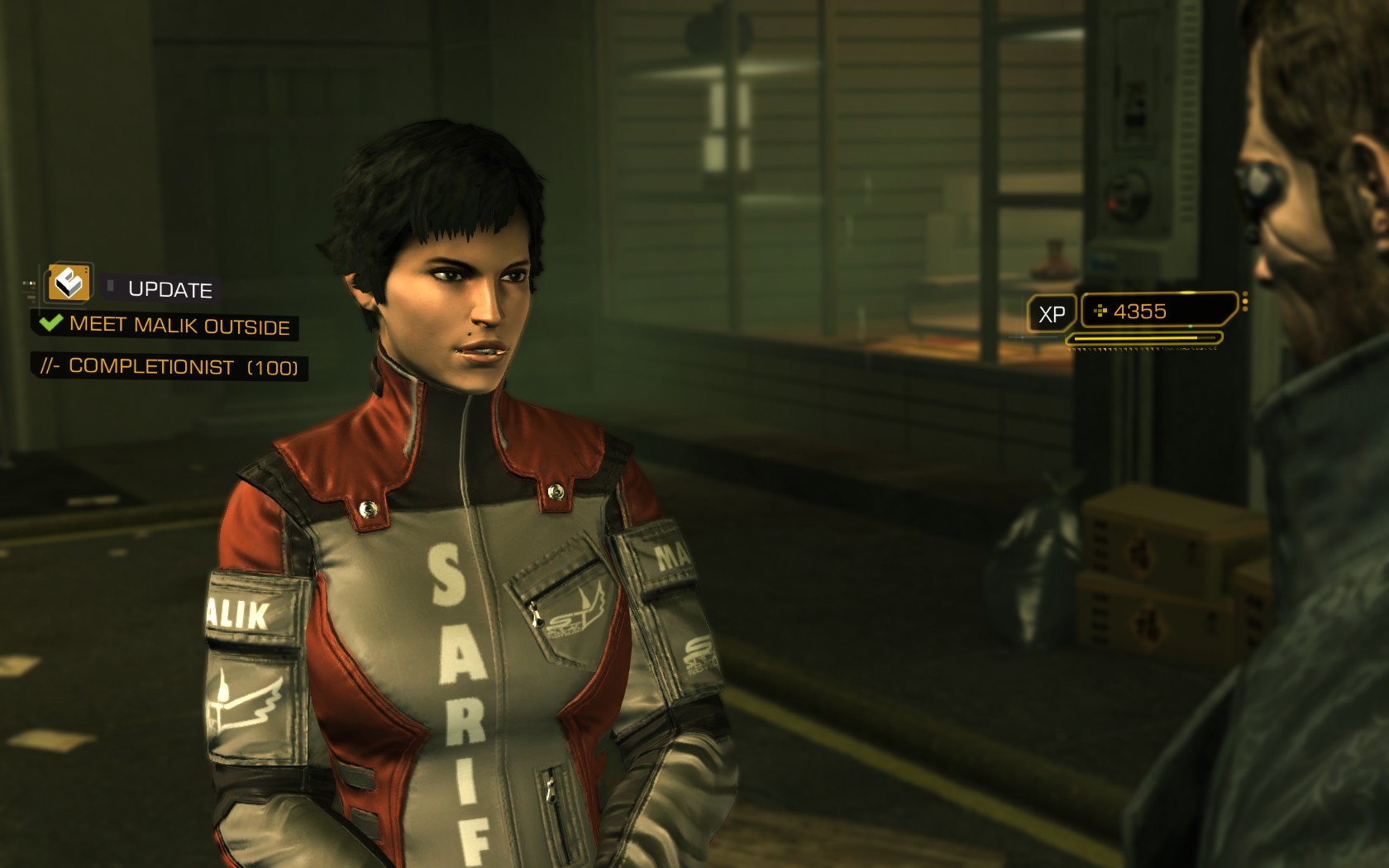Click the mission update icon
The image size is (1389, 868).
point(69,284)
